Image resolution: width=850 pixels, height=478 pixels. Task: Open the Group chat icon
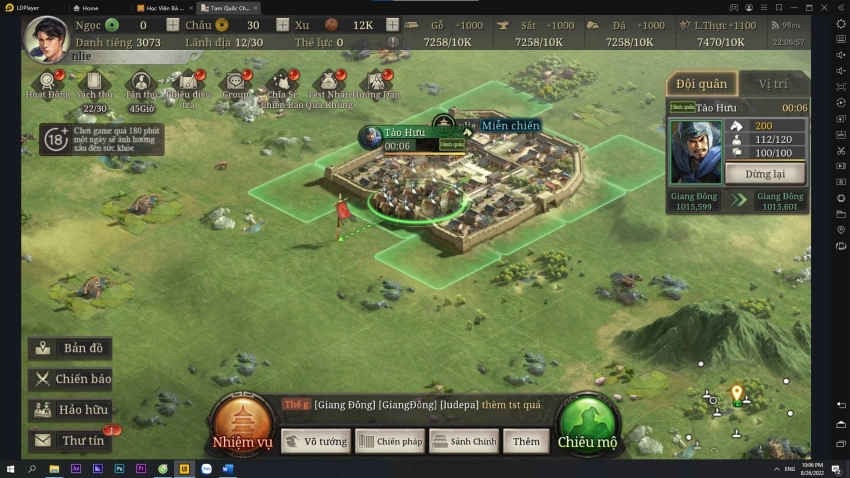click(x=236, y=83)
